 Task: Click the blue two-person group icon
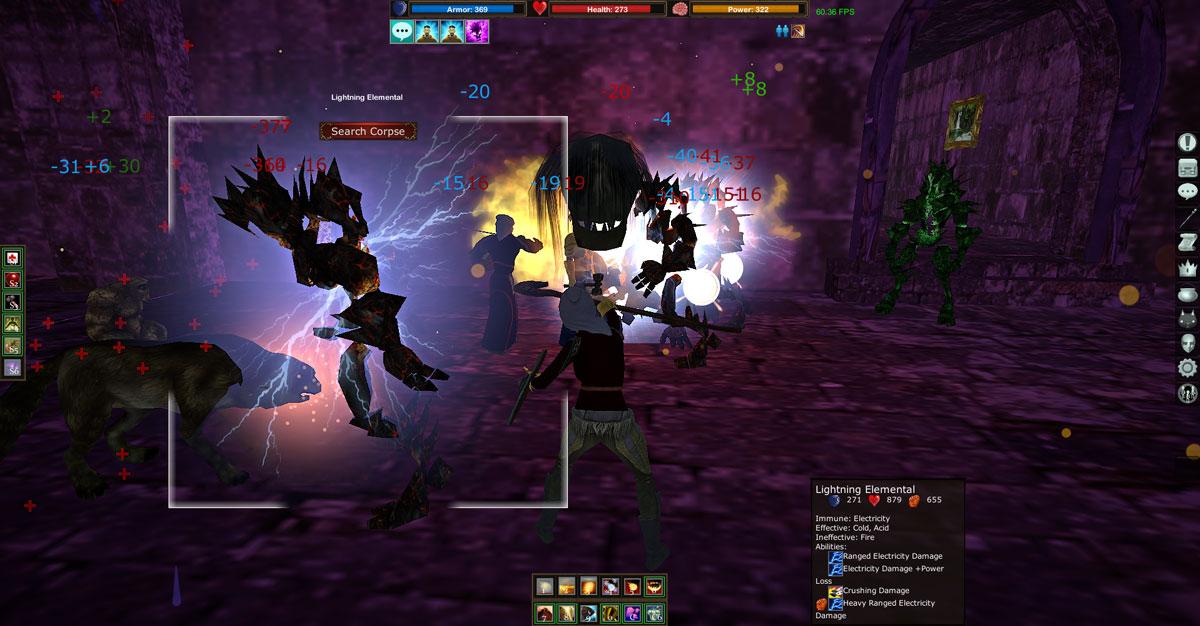coord(782,31)
